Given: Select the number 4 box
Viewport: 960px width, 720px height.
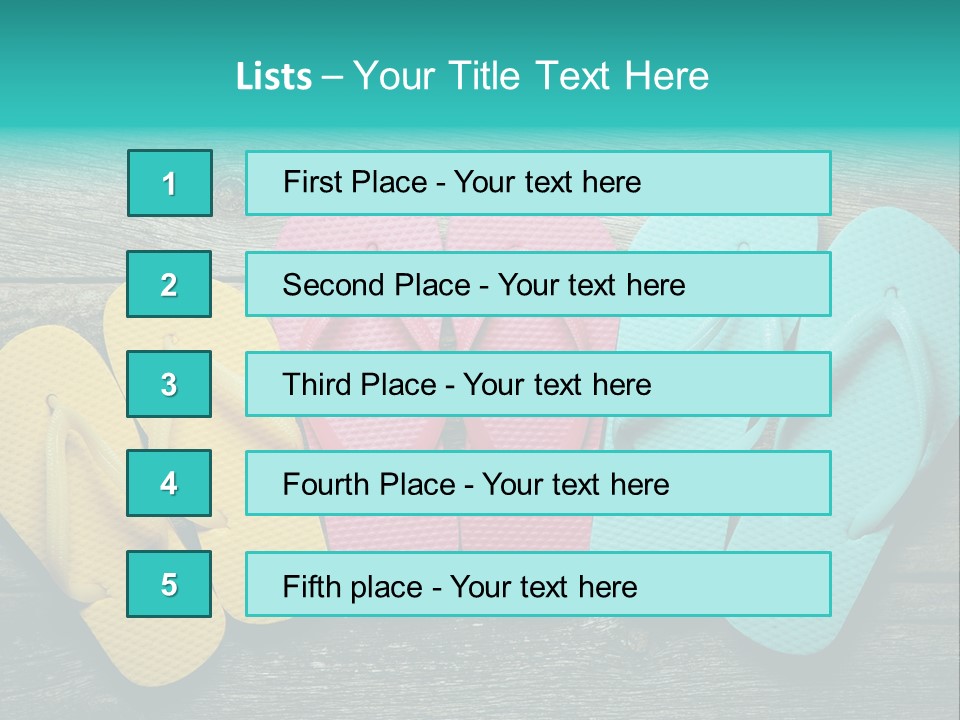Looking at the screenshot, I should (x=169, y=484).
